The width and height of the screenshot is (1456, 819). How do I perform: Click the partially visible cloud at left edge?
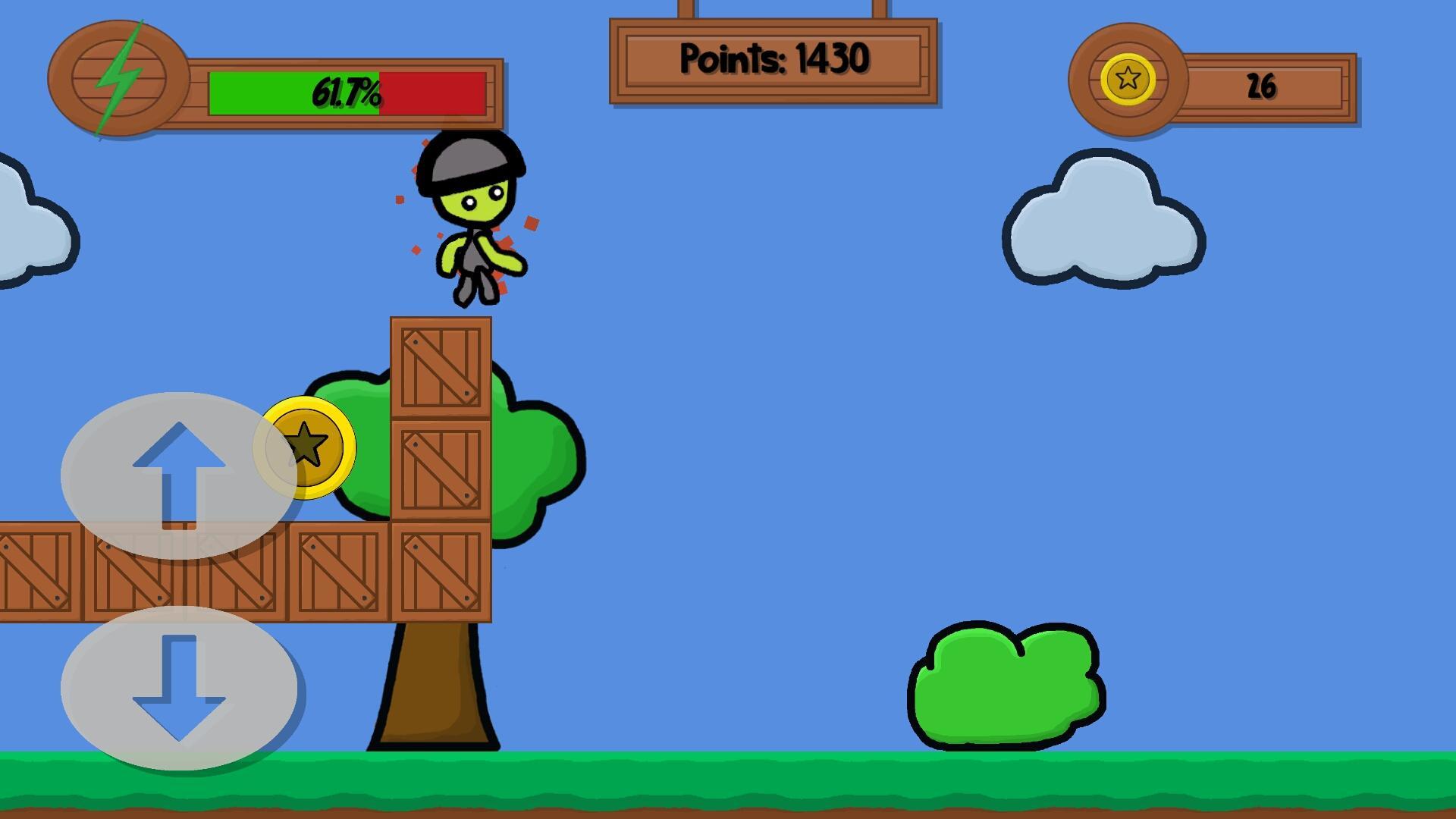click(x=23, y=227)
